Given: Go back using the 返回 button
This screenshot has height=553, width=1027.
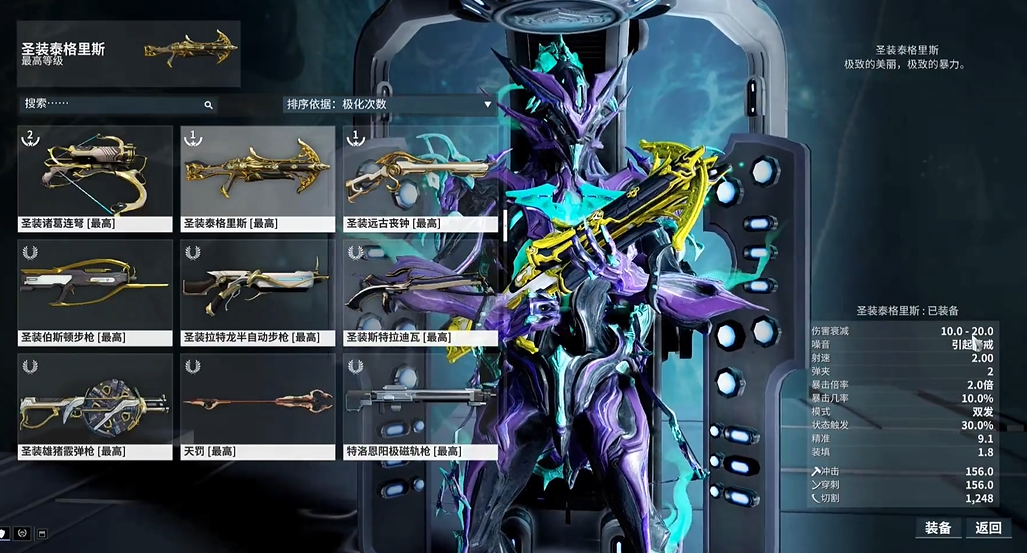Looking at the screenshot, I should [x=988, y=527].
